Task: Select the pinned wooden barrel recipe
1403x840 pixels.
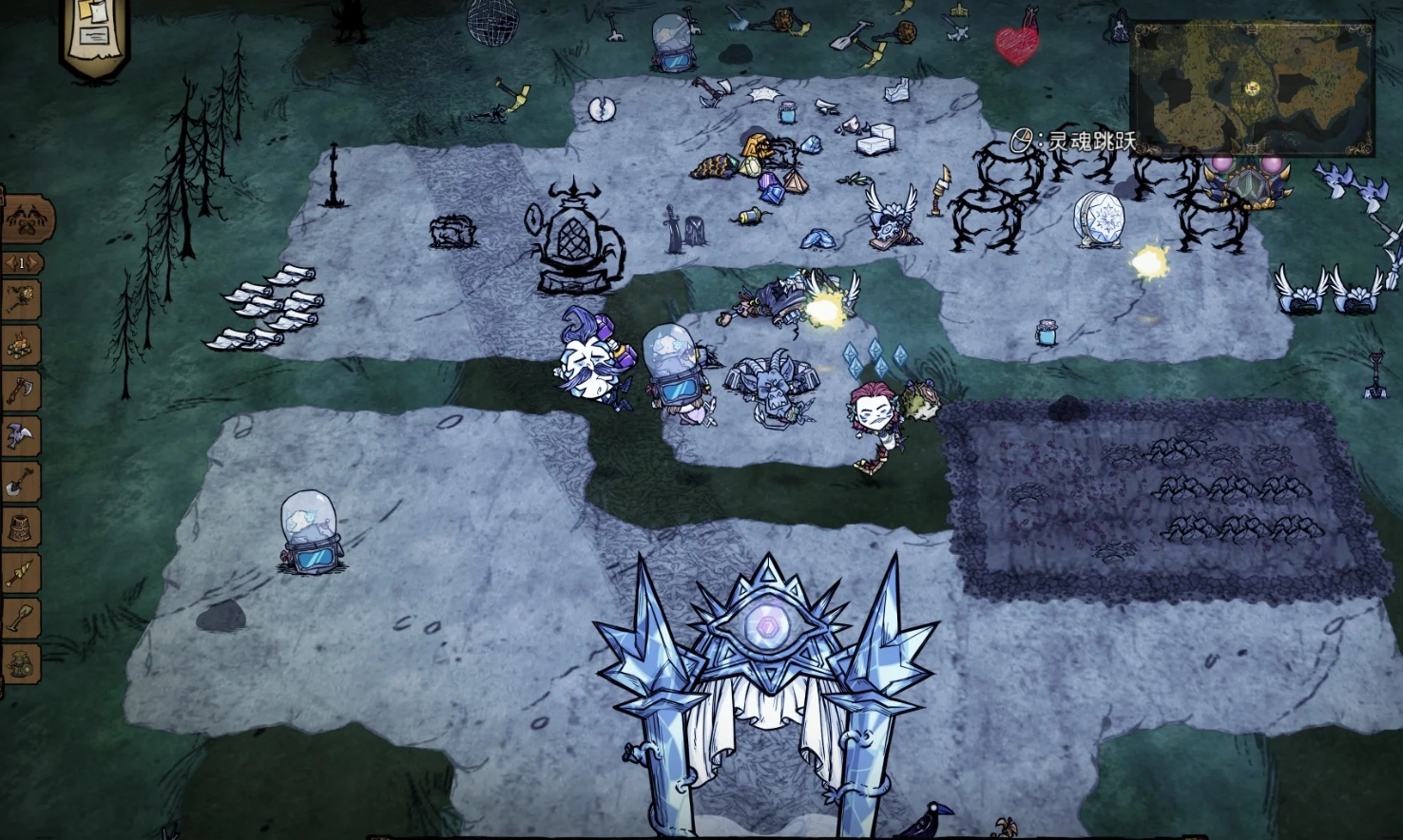Action: coord(21,527)
